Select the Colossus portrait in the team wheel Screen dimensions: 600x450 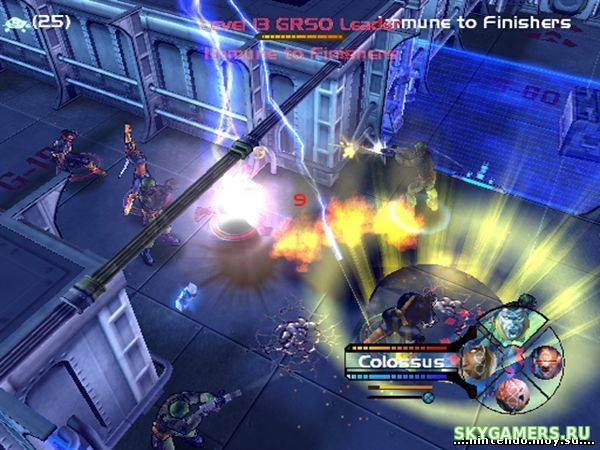coord(512,322)
